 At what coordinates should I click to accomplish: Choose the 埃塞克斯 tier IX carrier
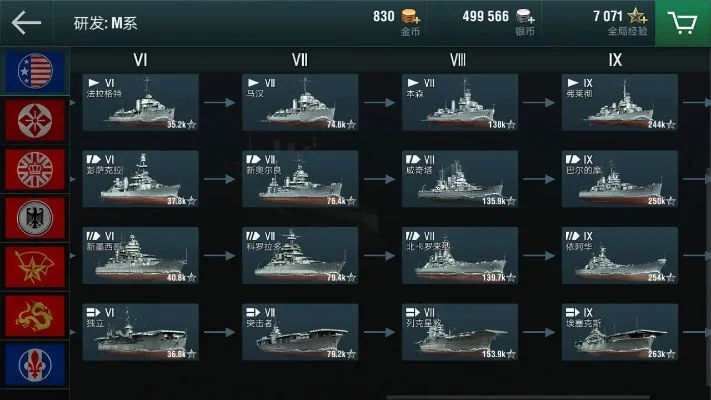pos(619,332)
